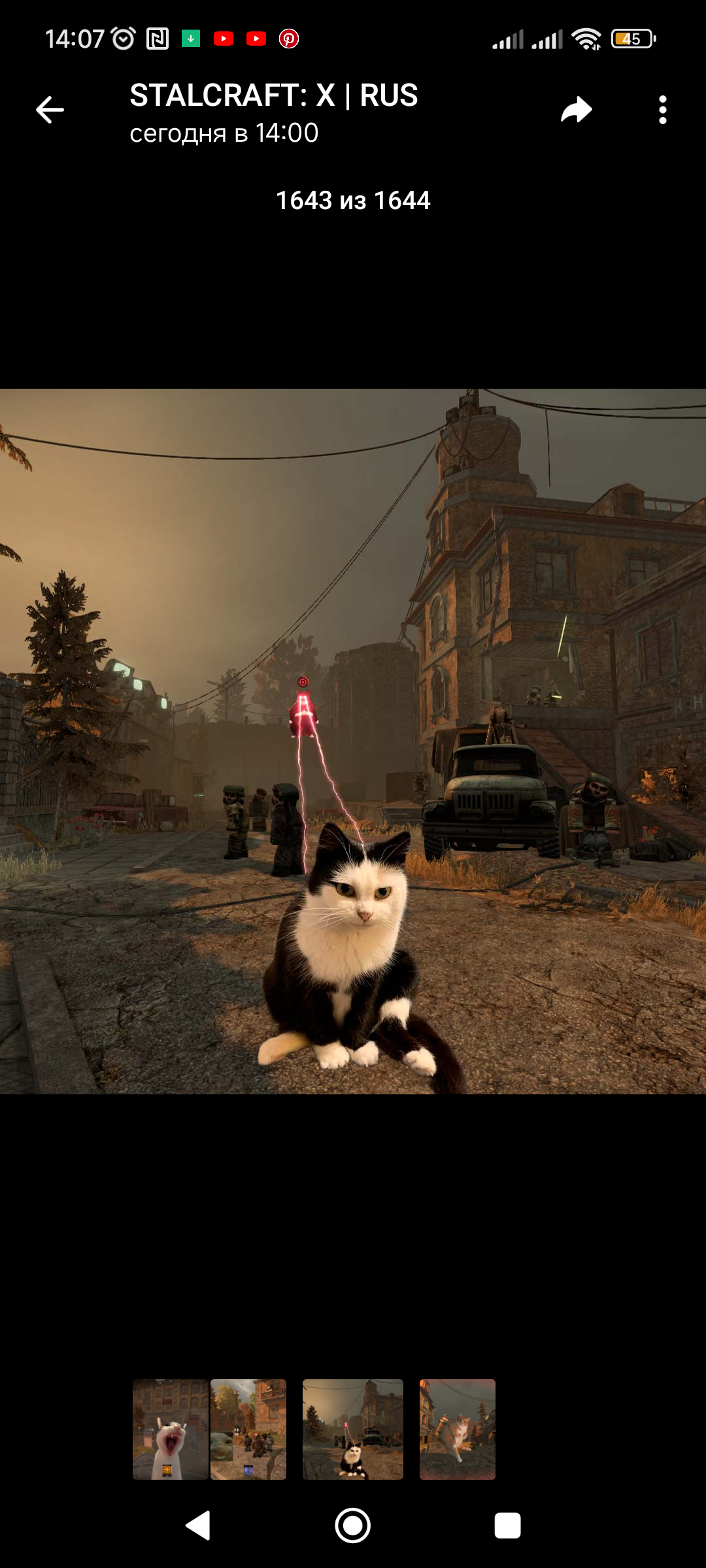Image resolution: width=706 pixels, height=1568 pixels.
Task: Tap the back arrow in the photo viewer
Action: (50, 110)
